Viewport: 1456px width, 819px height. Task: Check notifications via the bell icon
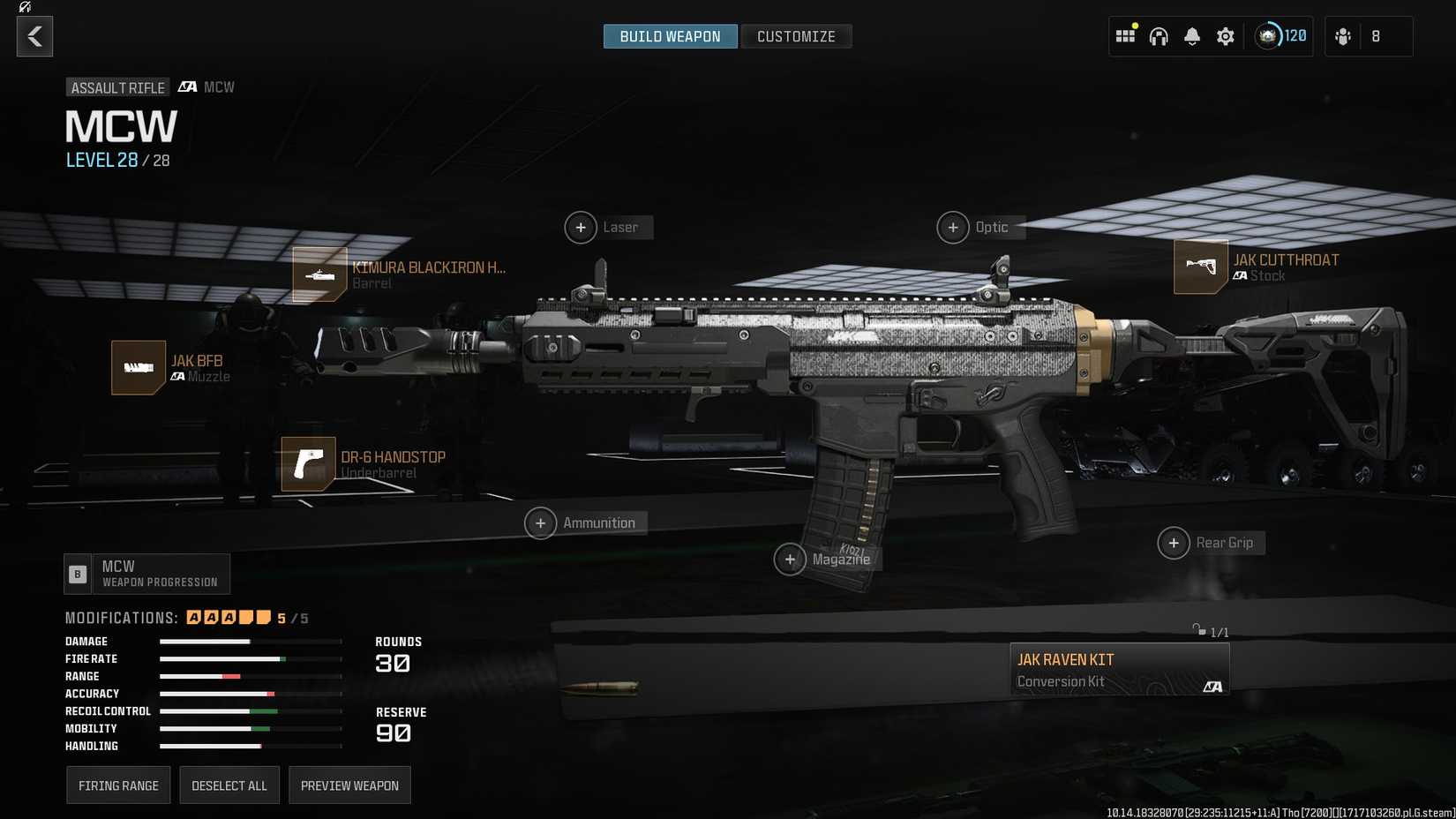[1191, 35]
